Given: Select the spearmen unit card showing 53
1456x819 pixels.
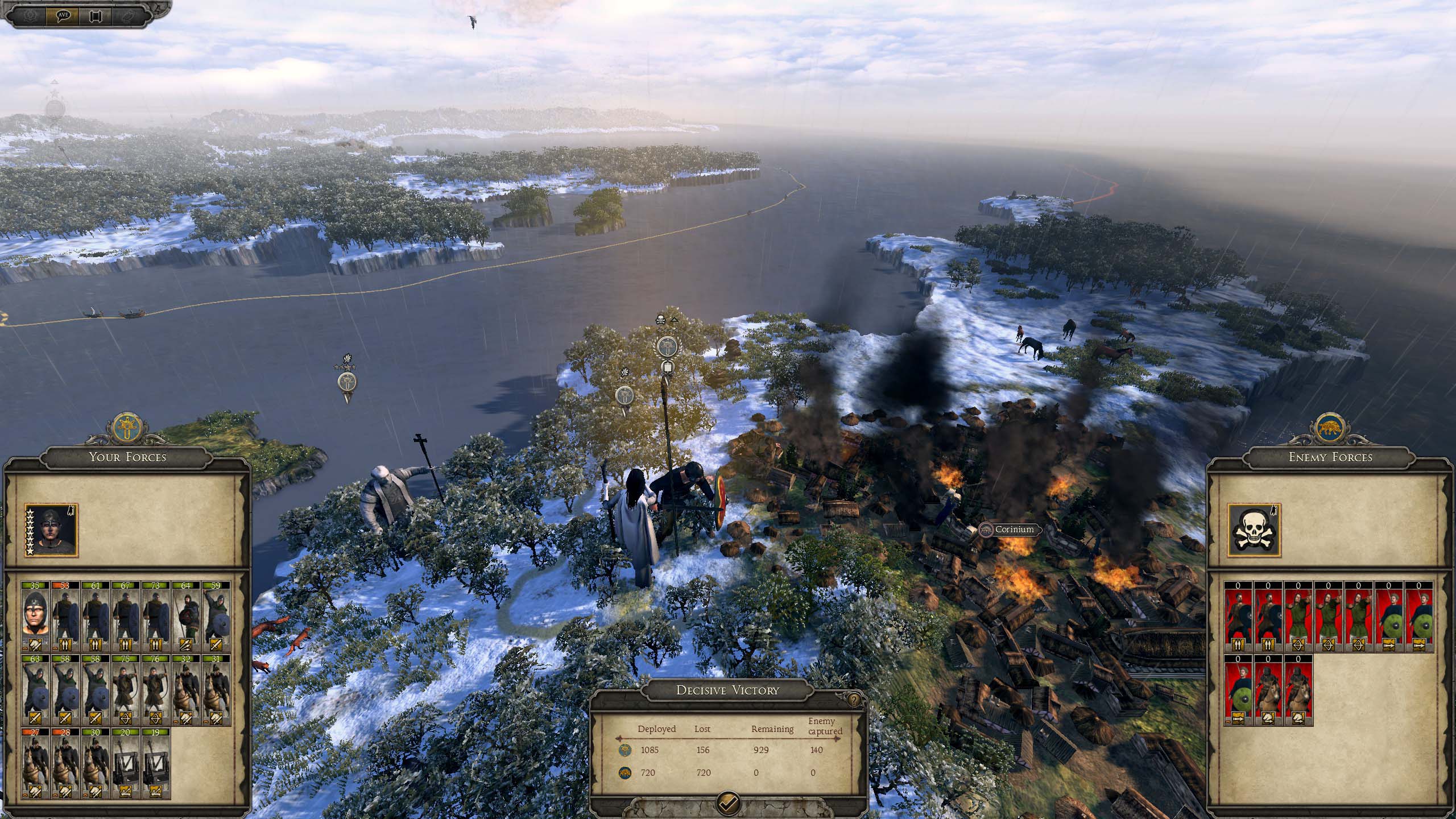Looking at the screenshot, I should click(x=66, y=615).
